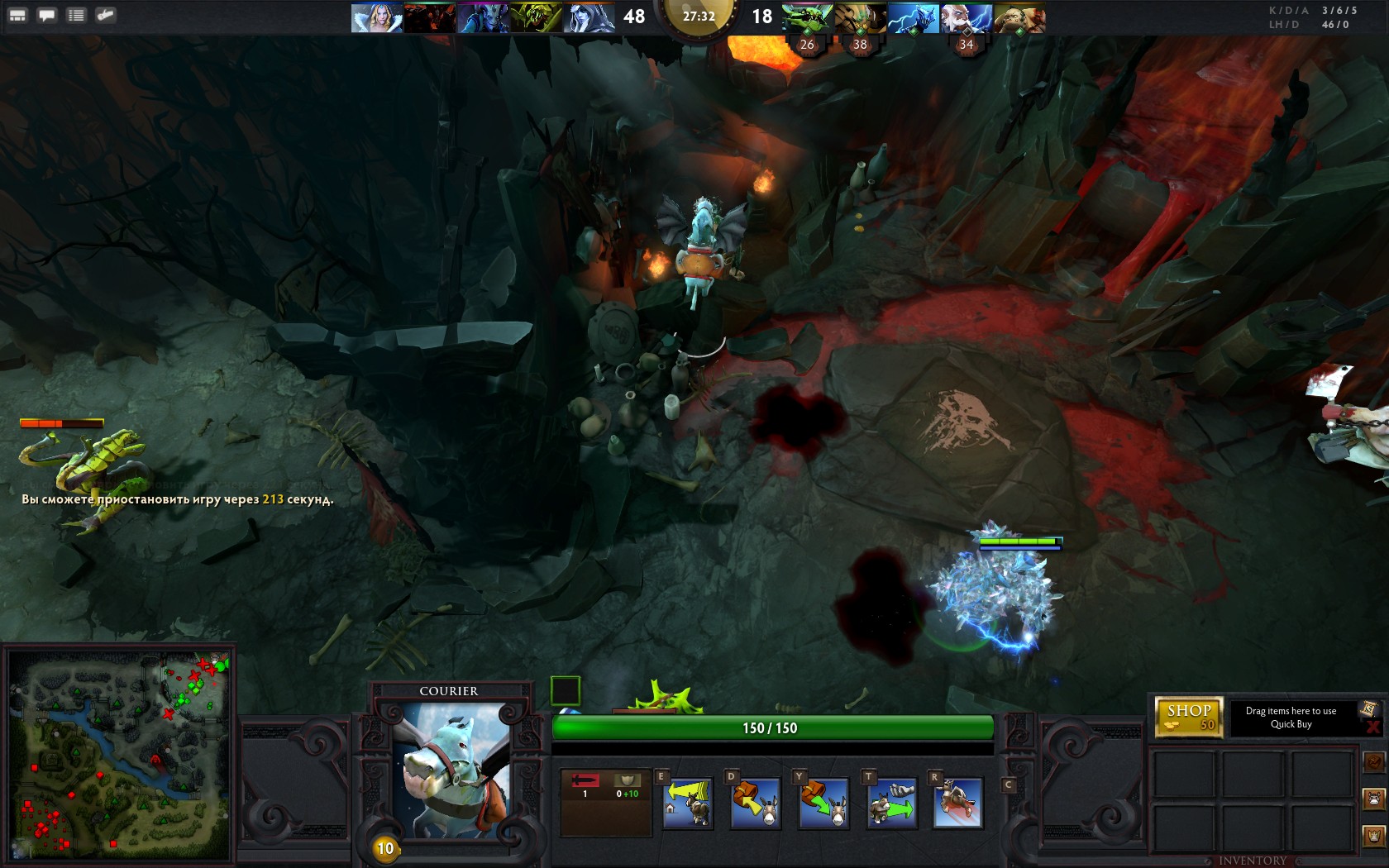Click the scroll icon beside Quick Buy

pyautogui.click(x=1368, y=708)
